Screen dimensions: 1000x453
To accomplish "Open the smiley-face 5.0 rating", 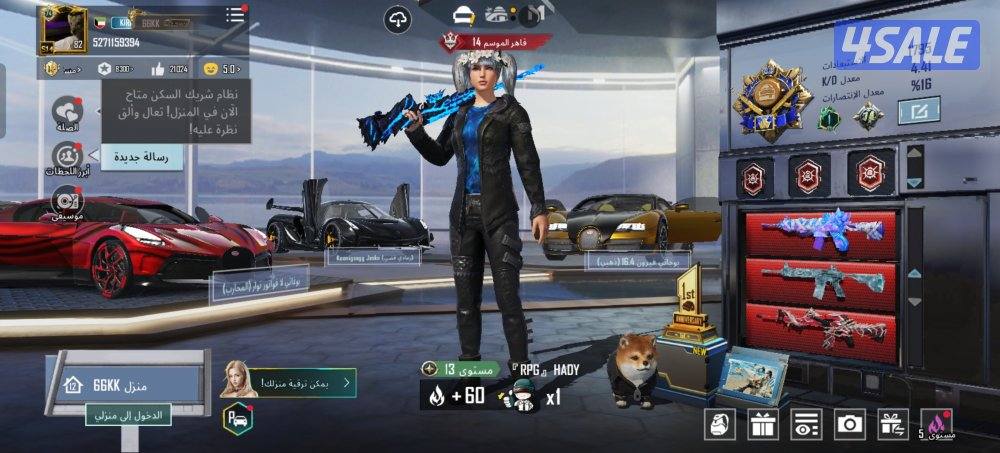I will point(221,69).
